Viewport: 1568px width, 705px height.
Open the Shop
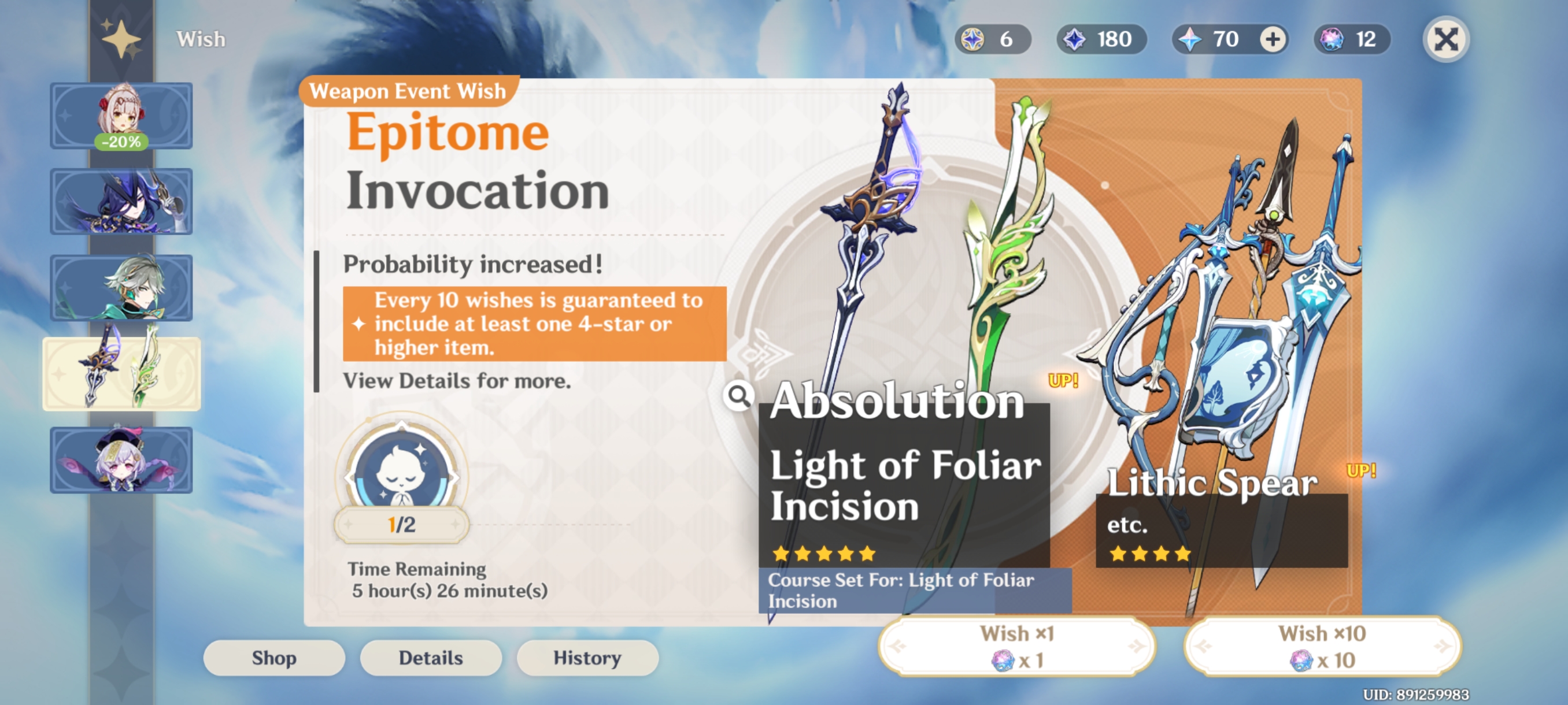point(274,658)
